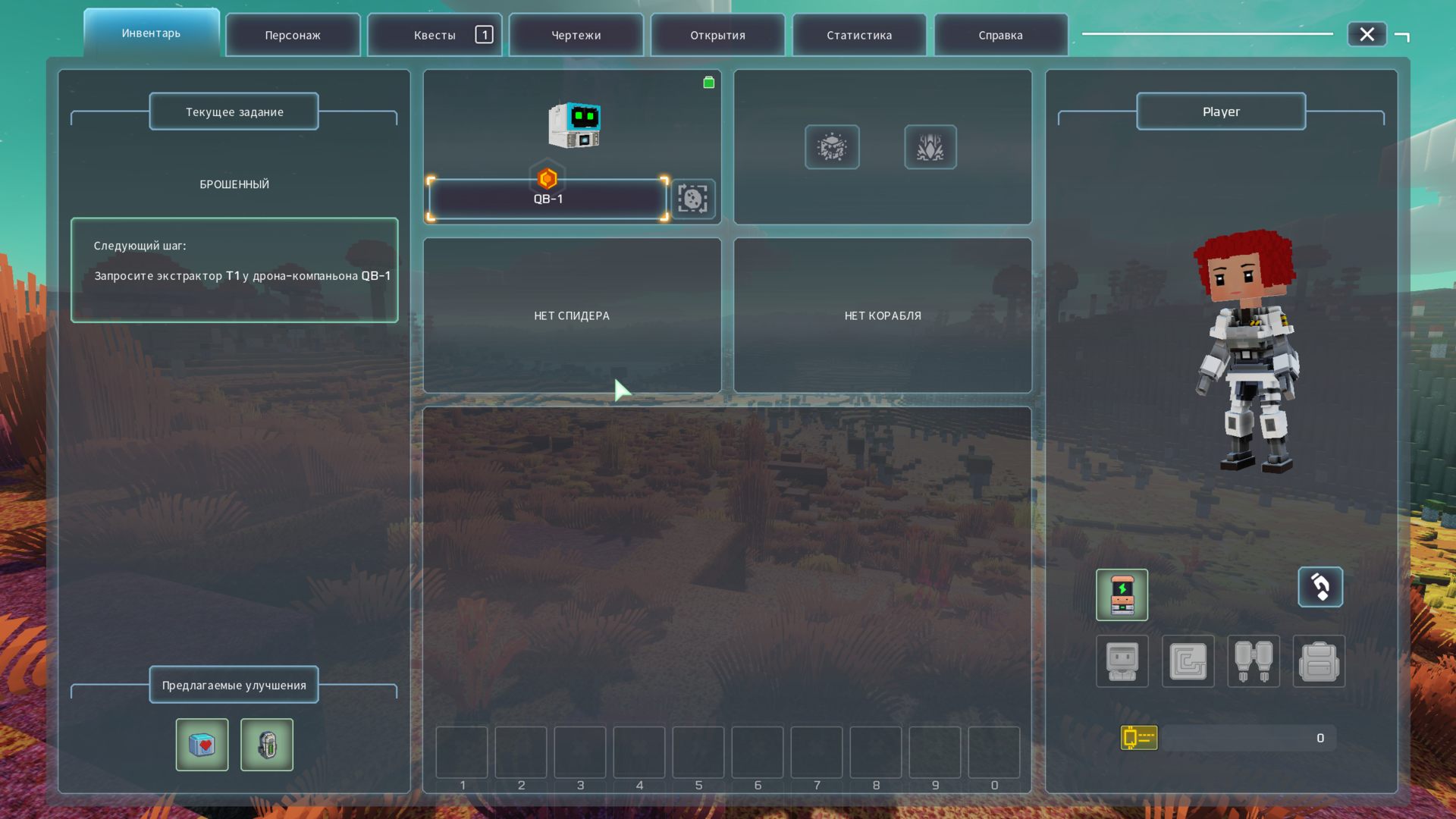Expand the Текущее задание section
This screenshot has height=819, width=1456.
[x=233, y=111]
